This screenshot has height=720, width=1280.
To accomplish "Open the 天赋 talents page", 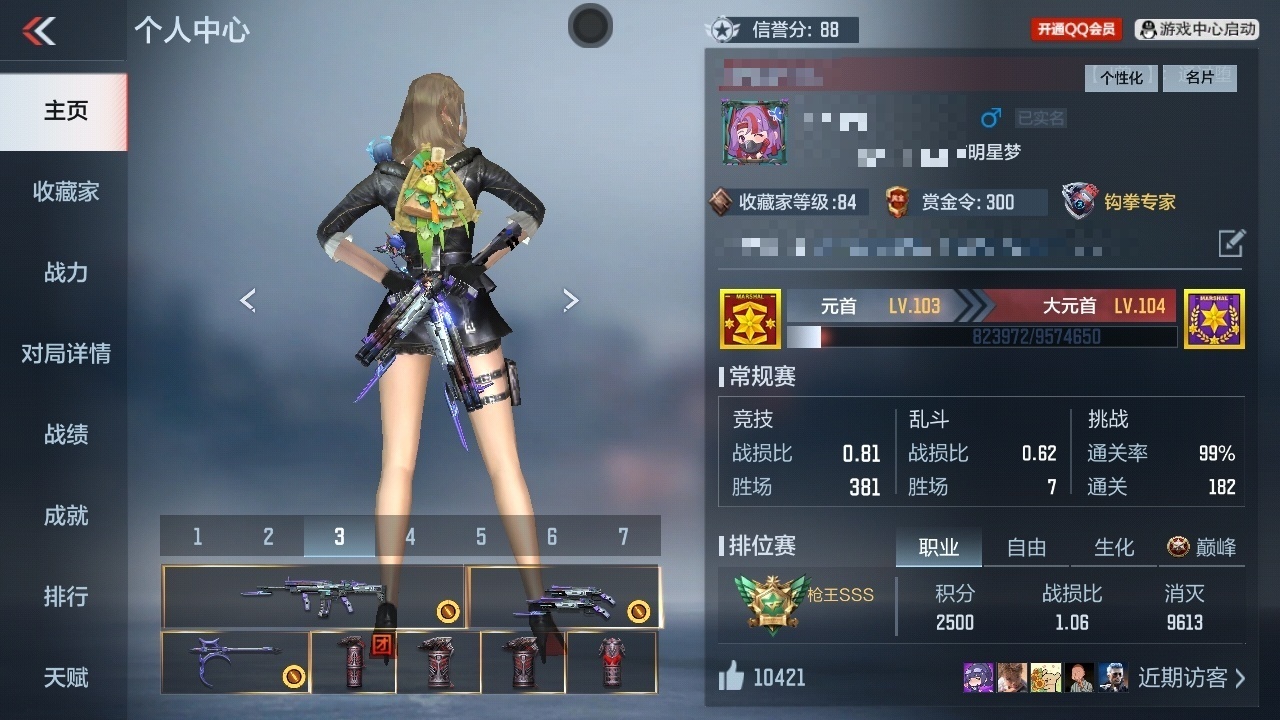I will coord(65,677).
